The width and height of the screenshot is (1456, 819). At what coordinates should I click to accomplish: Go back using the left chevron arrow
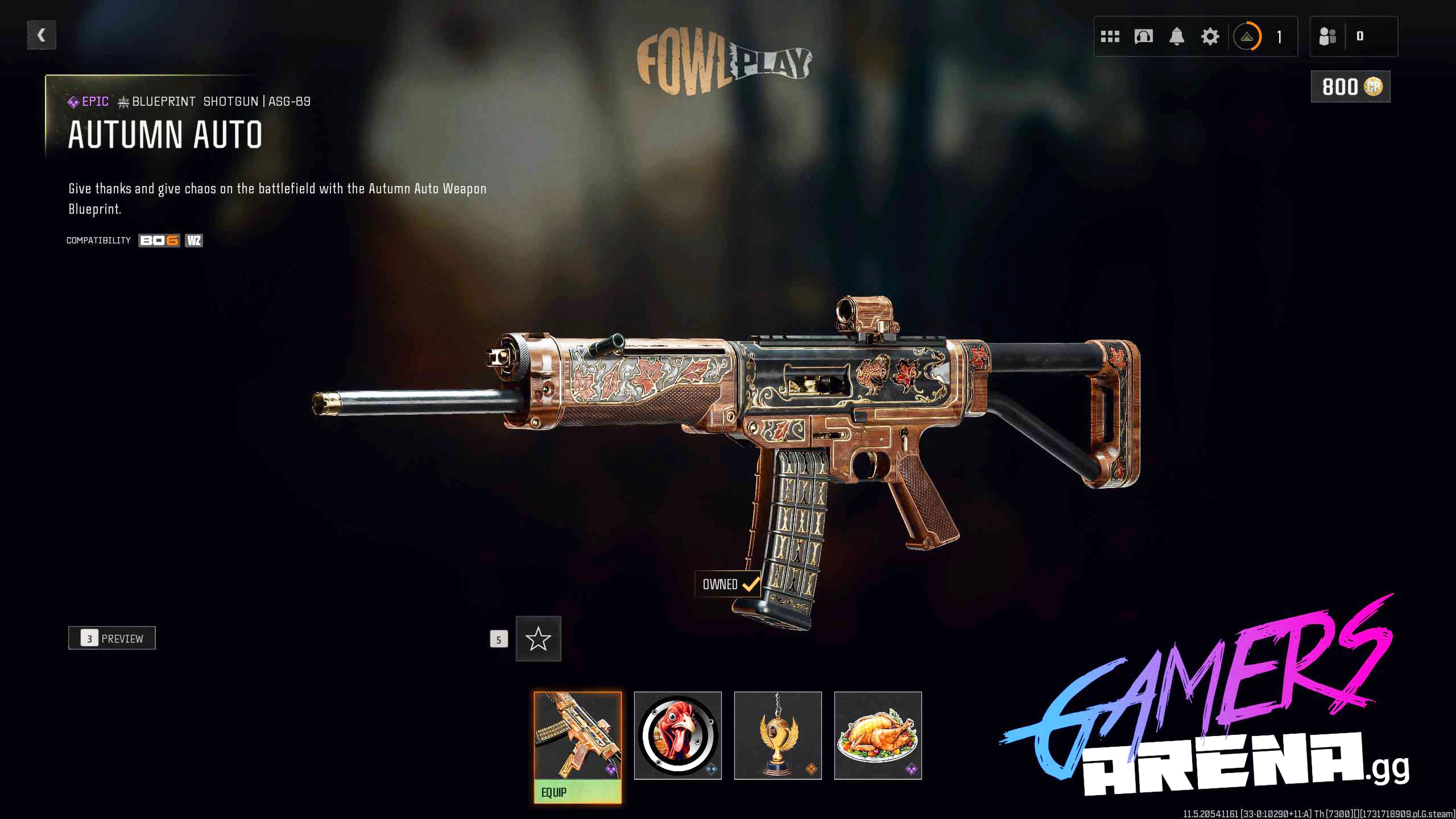click(x=41, y=35)
